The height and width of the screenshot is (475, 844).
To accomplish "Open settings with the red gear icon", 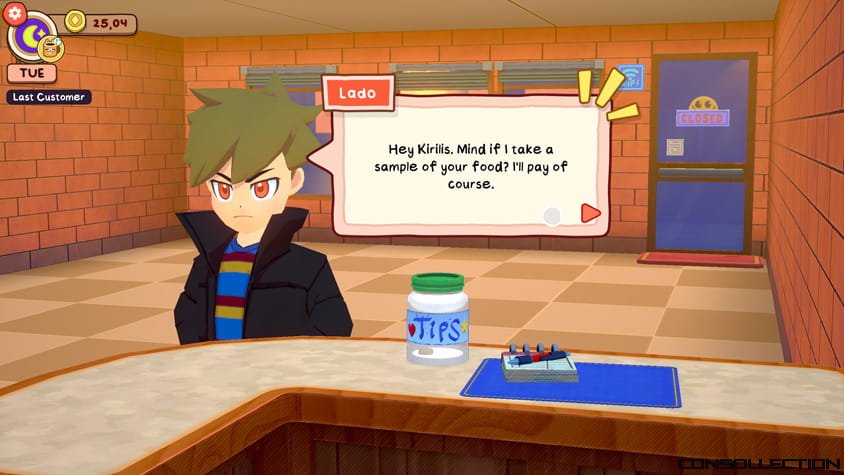I will click(x=14, y=14).
